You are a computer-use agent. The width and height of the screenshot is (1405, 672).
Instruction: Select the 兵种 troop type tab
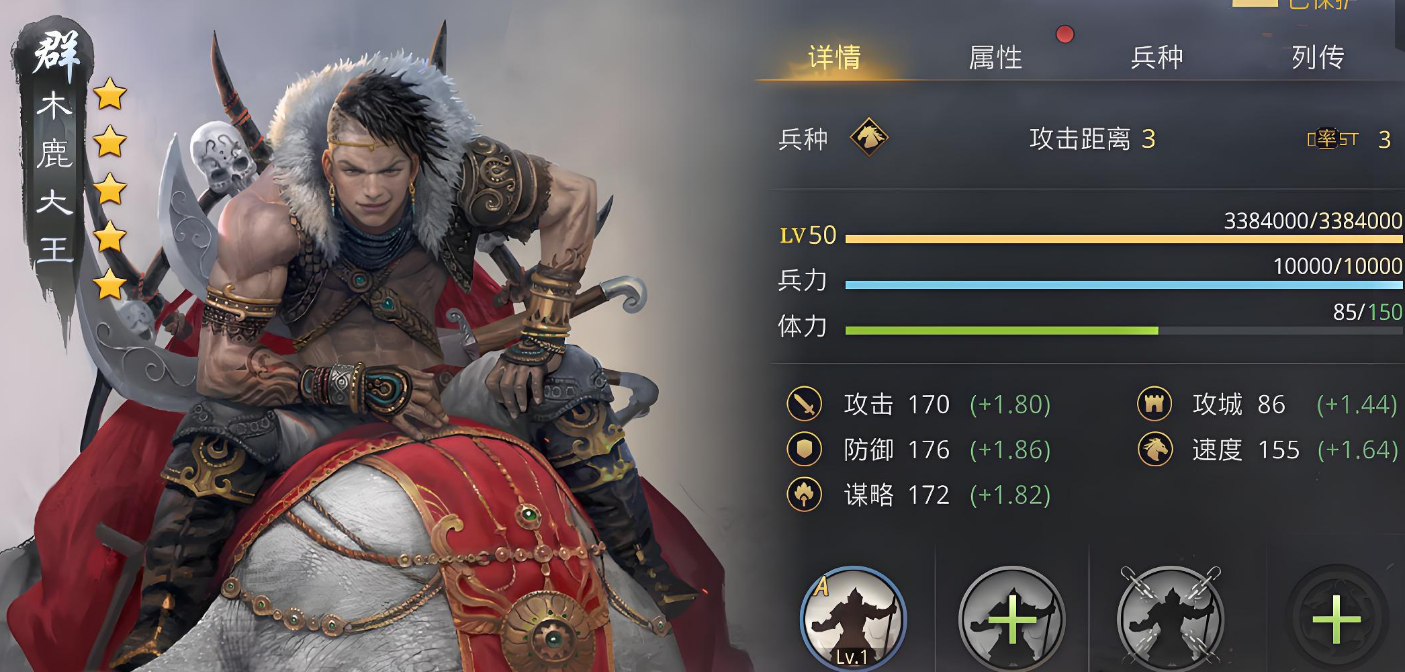[1156, 58]
